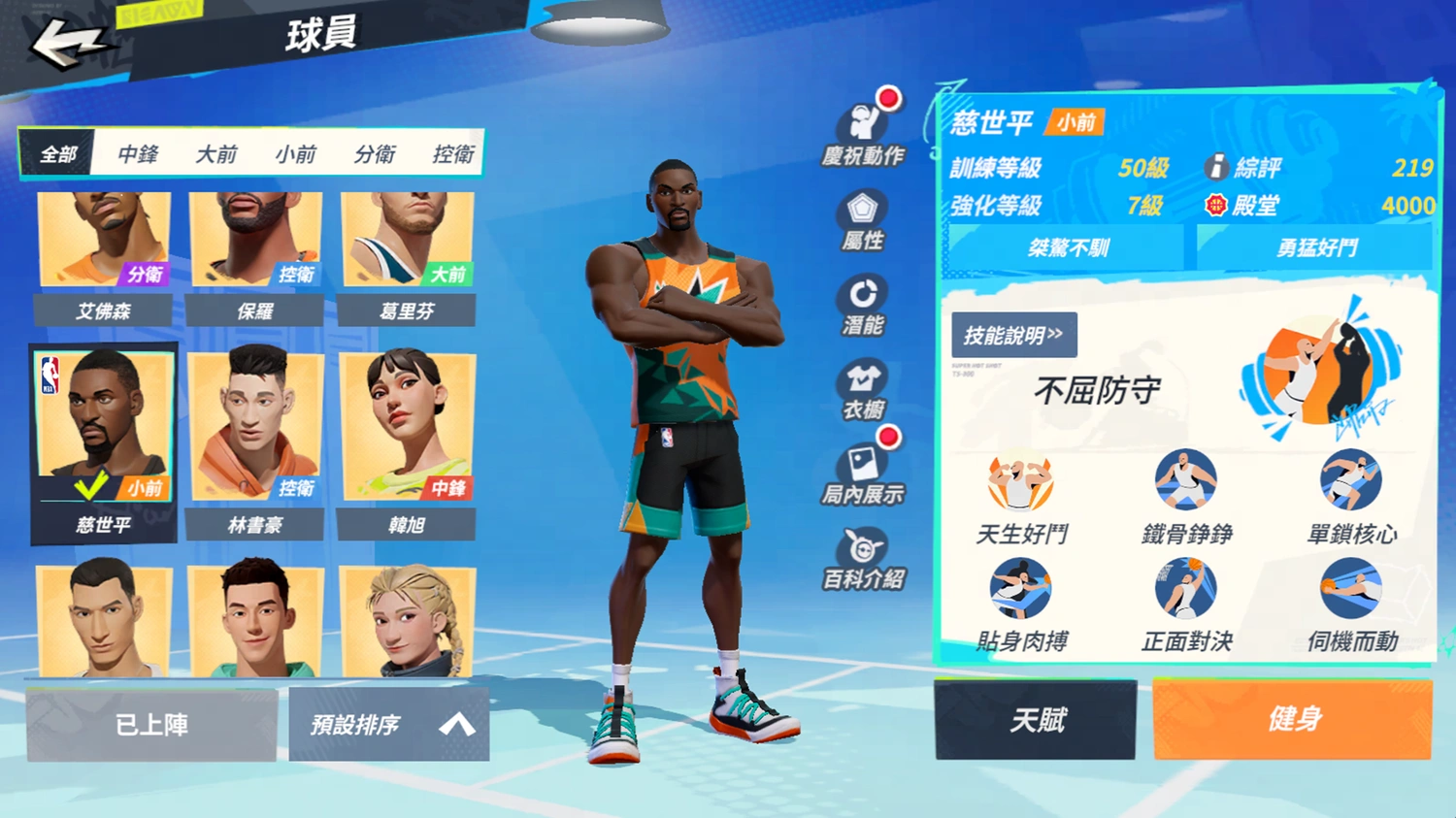The width and height of the screenshot is (1456, 818).
Task: Open the 局內展示 in-game display settings
Action: (864, 475)
